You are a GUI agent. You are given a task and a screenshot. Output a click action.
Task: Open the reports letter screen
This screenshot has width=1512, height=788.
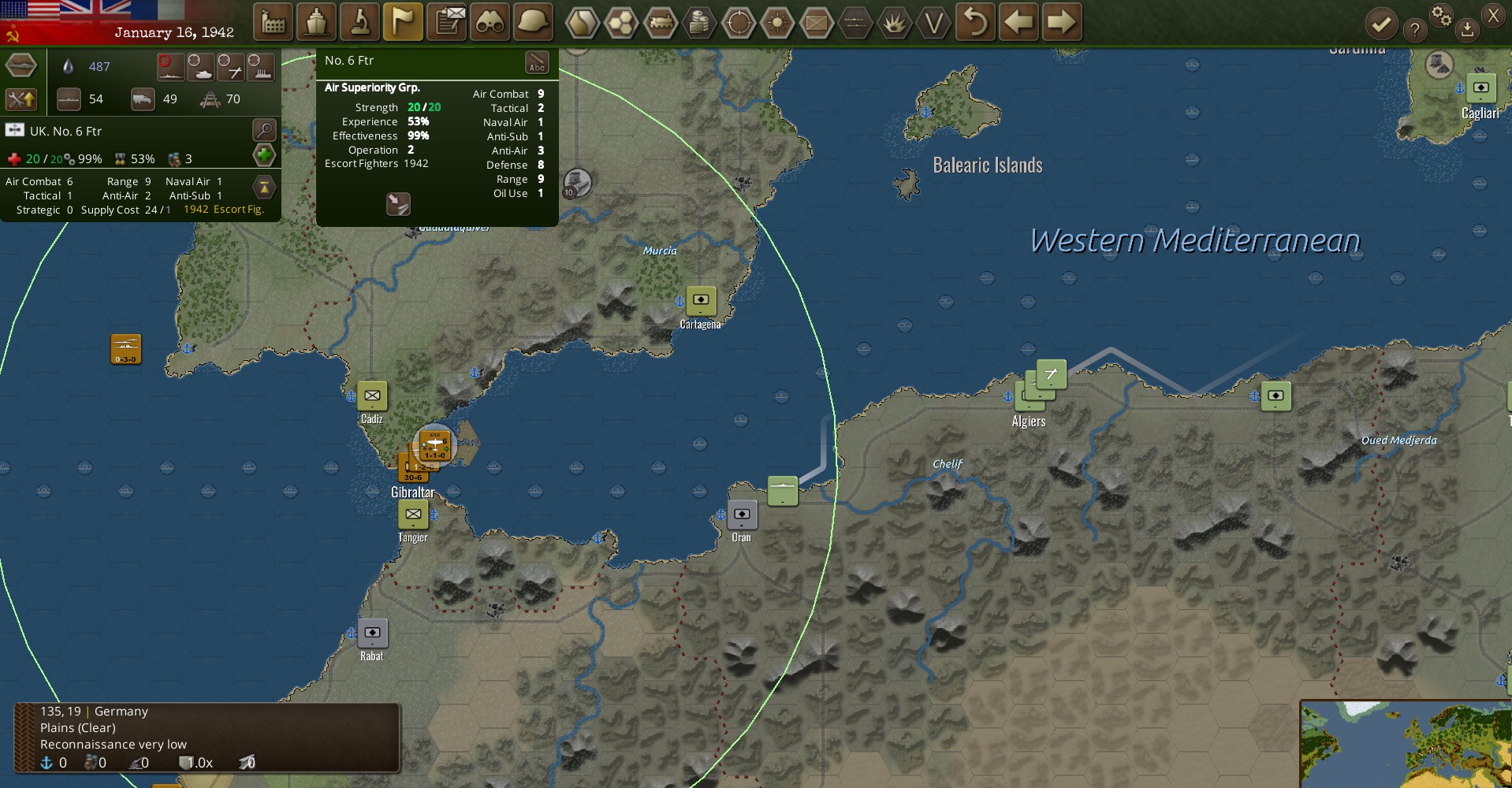(446, 22)
